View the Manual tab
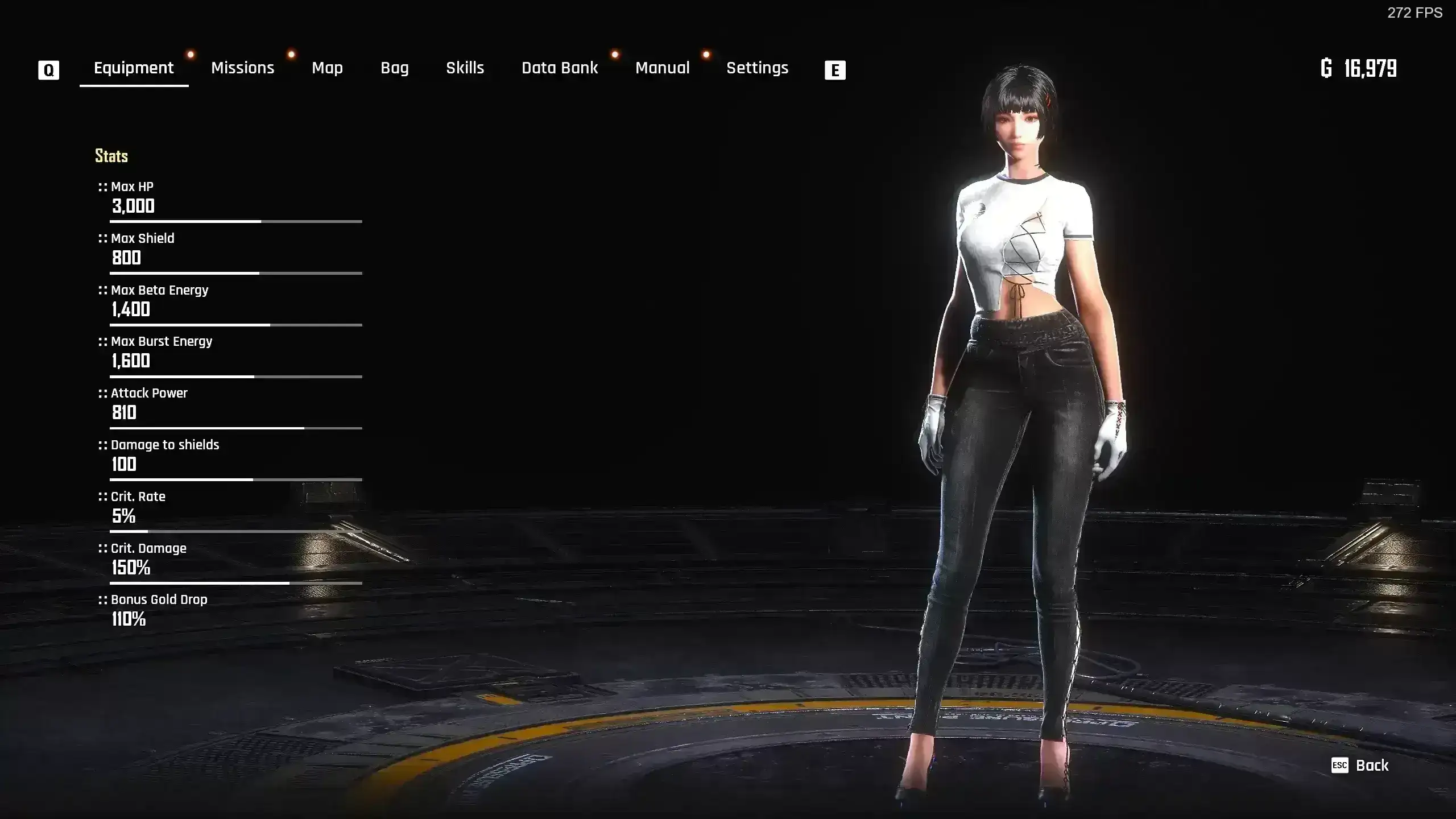This screenshot has width=1456, height=819. (662, 68)
